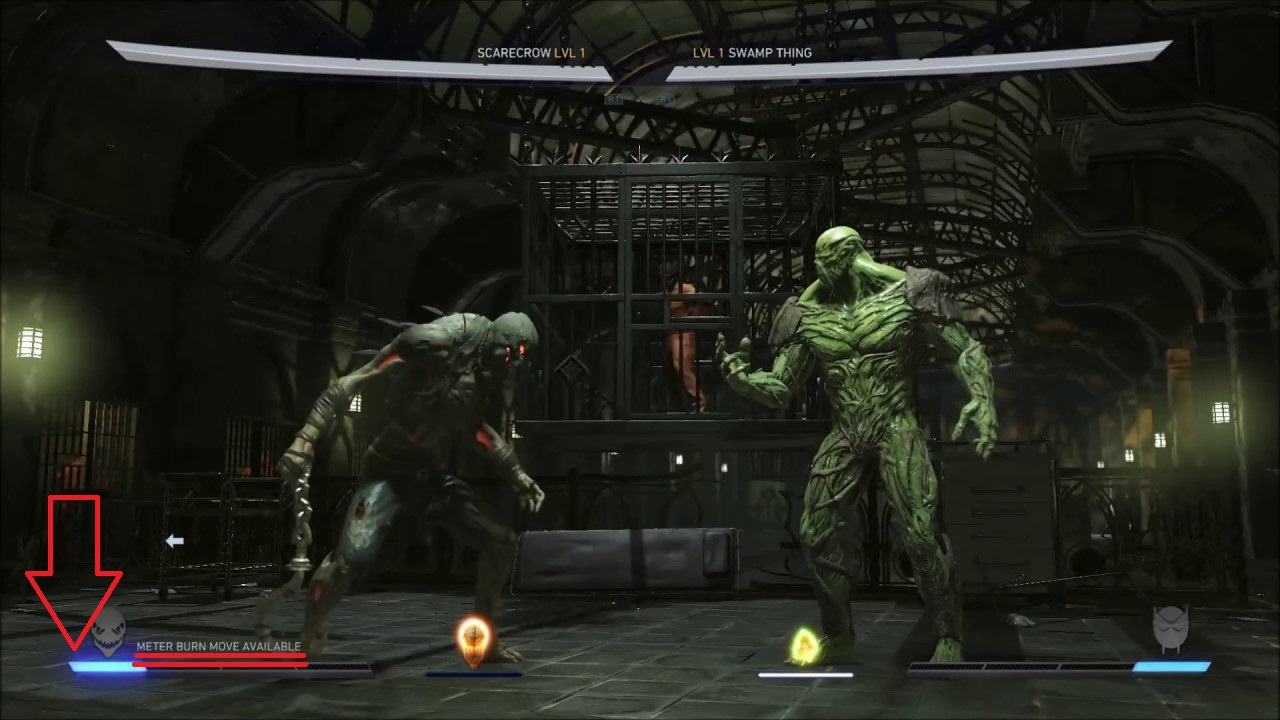Viewport: 1280px width, 720px height.
Task: Select the horned mask emblem by the right super meter
Action: click(x=1171, y=630)
